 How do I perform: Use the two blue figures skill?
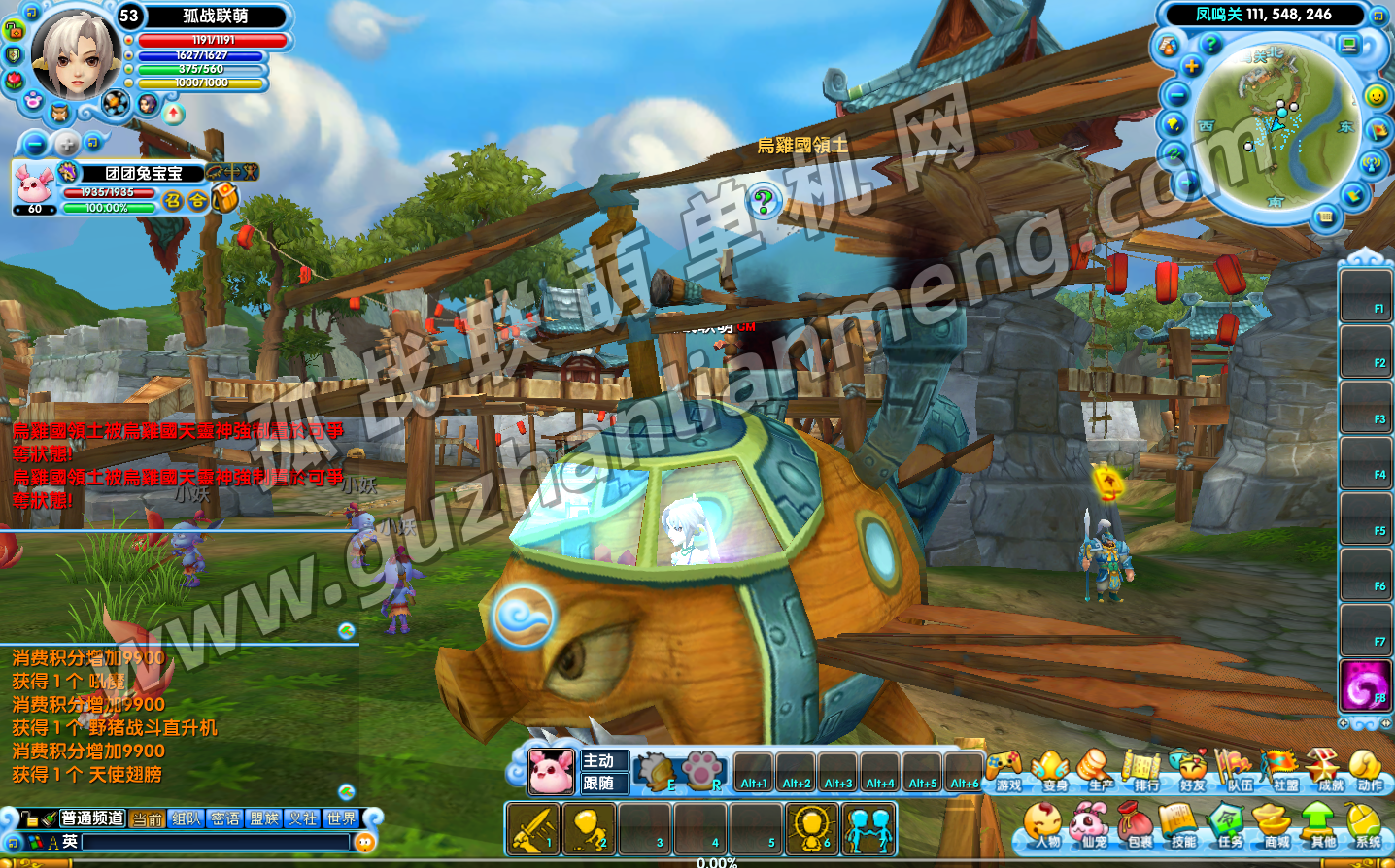click(868, 828)
